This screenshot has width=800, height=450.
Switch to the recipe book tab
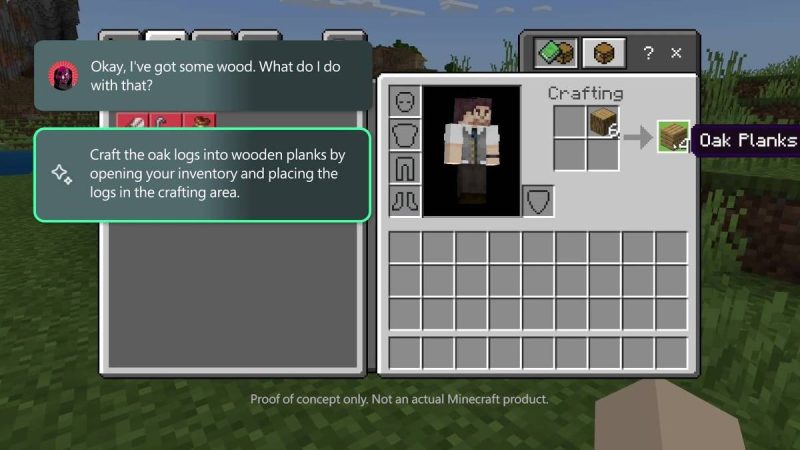pyautogui.click(x=552, y=53)
